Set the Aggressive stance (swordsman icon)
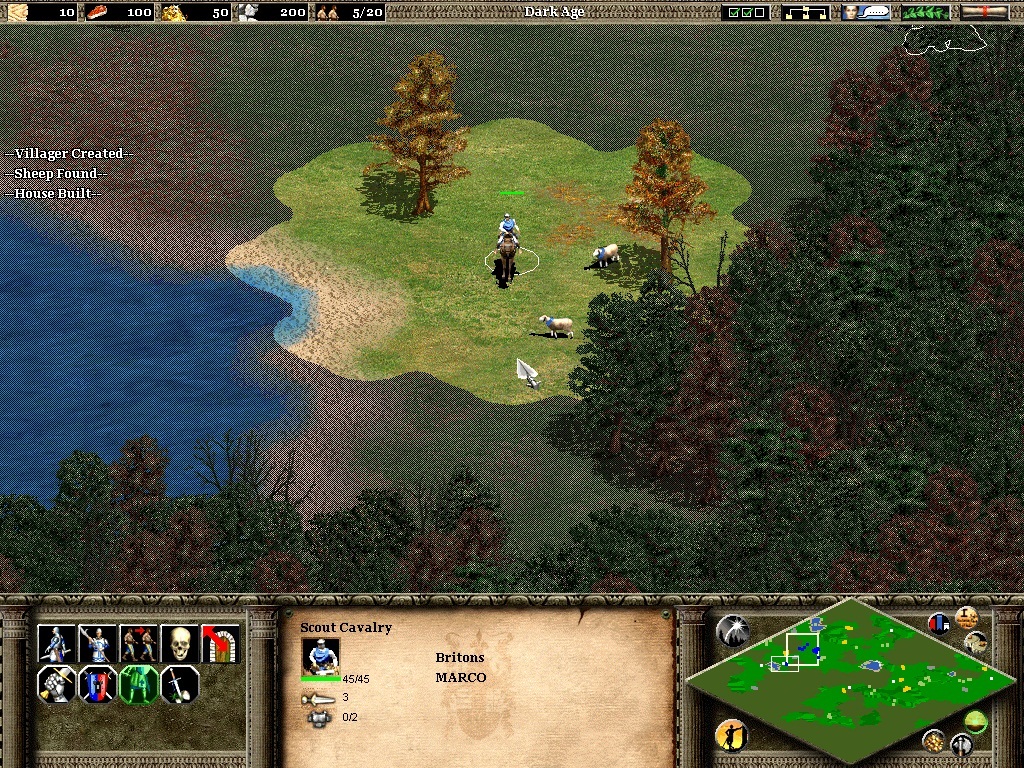The image size is (1024, 768). point(56,643)
